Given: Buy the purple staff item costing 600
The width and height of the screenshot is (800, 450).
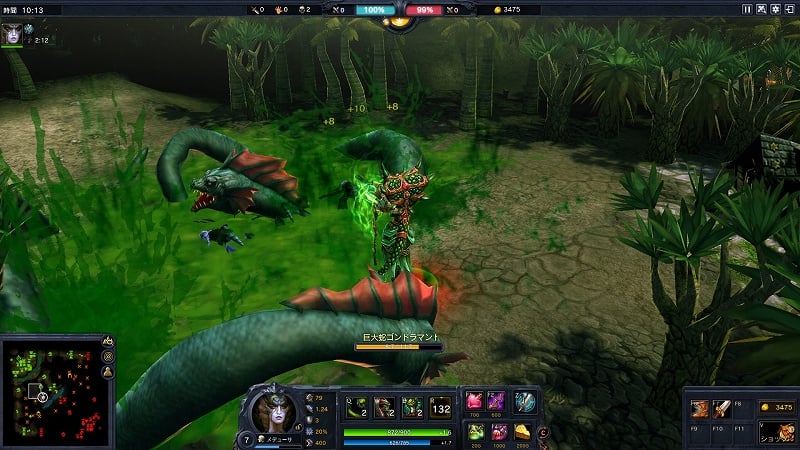Looking at the screenshot, I should [x=496, y=402].
